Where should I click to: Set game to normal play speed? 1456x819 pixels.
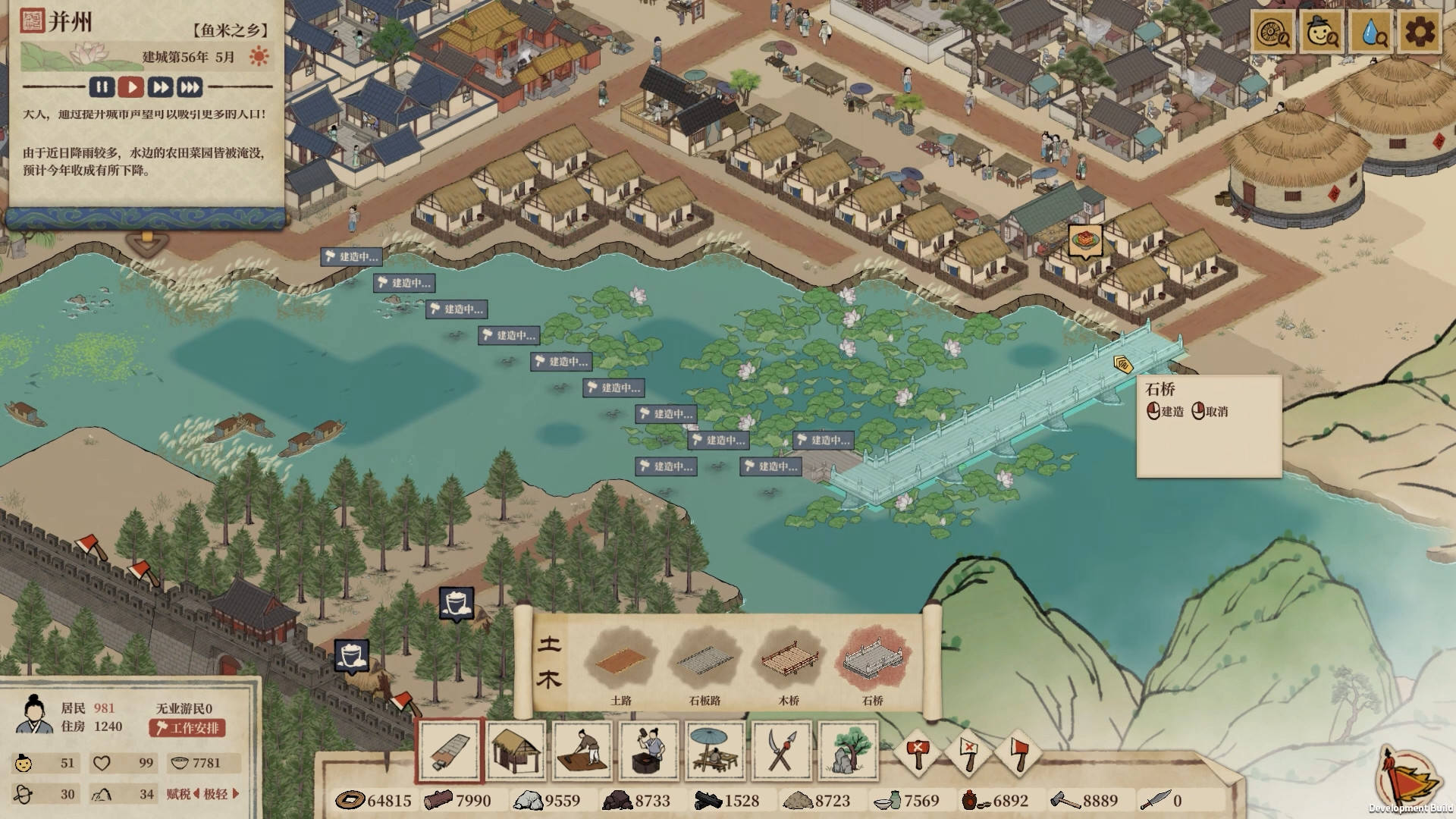coord(131,87)
